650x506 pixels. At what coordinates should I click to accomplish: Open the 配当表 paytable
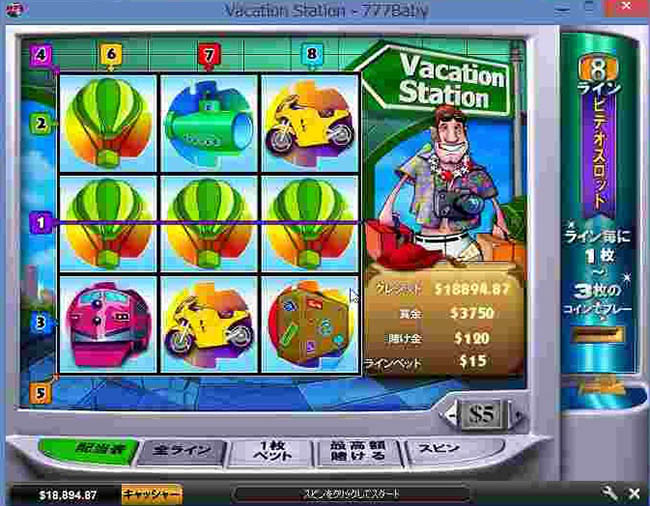tap(90, 449)
